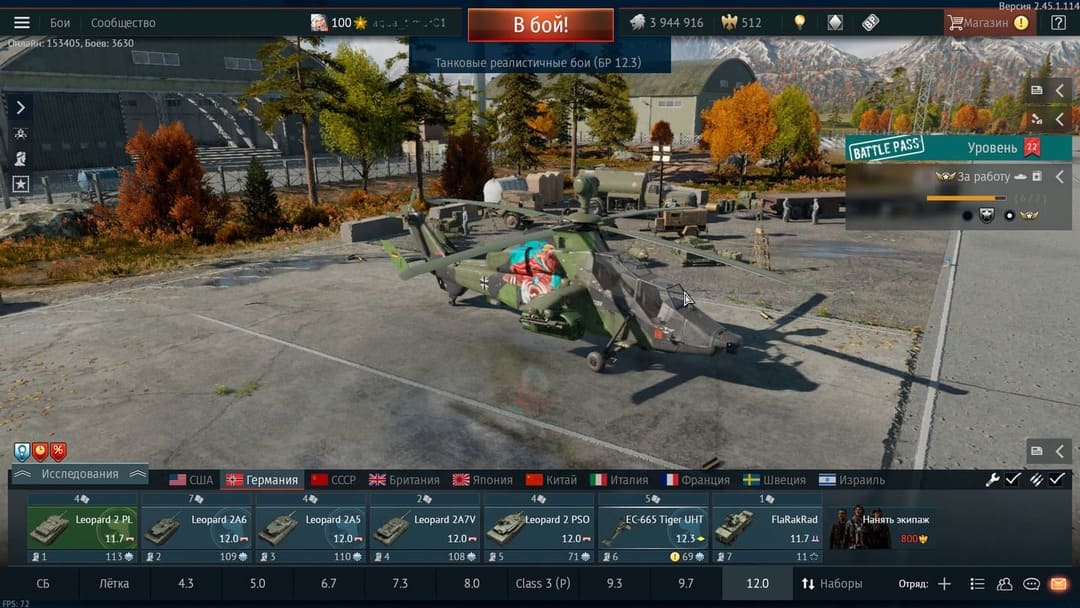Open the Бои menu
This screenshot has width=1080, height=608.
coord(60,22)
